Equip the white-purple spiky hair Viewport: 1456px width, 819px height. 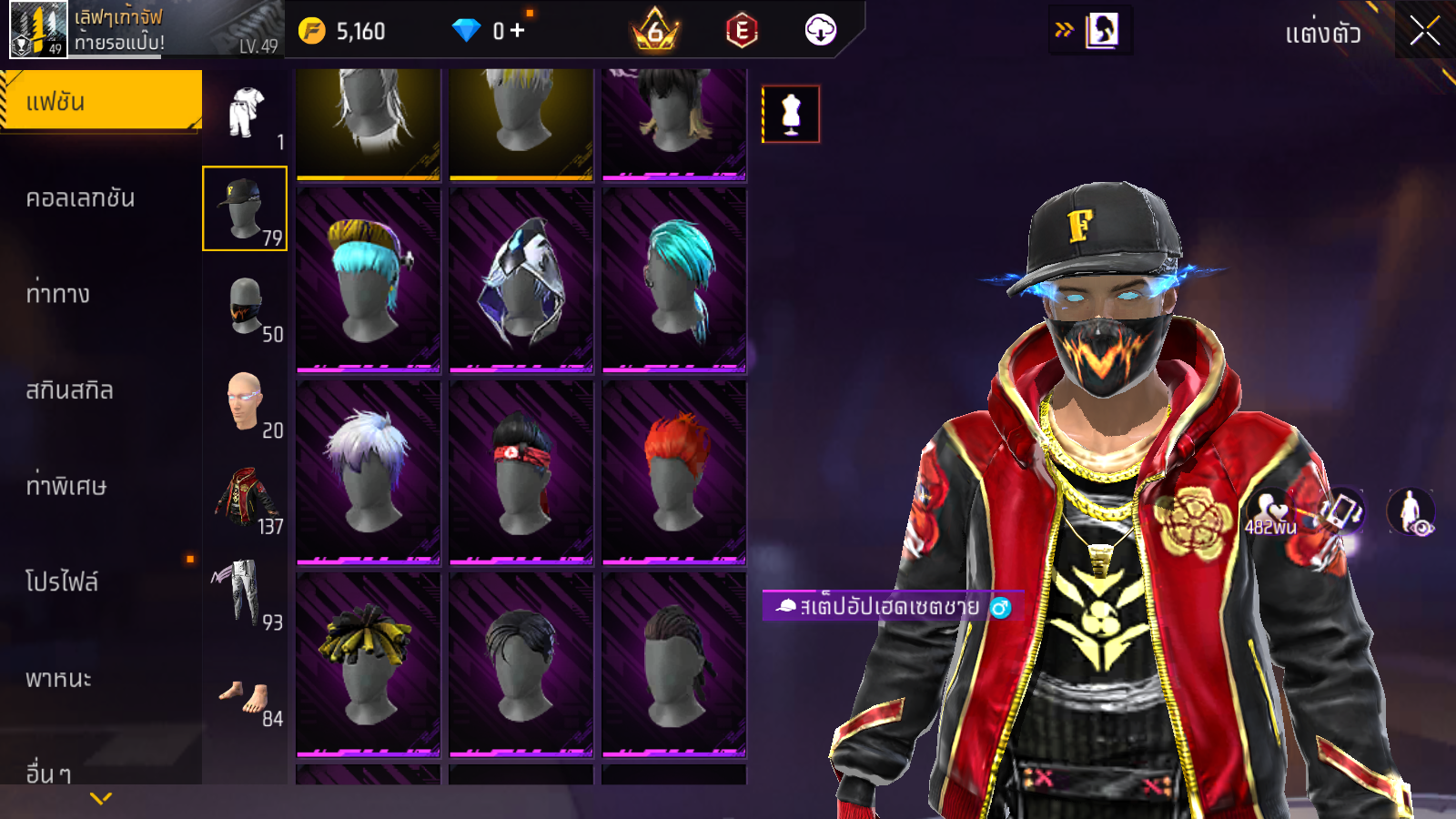pyautogui.click(x=369, y=471)
